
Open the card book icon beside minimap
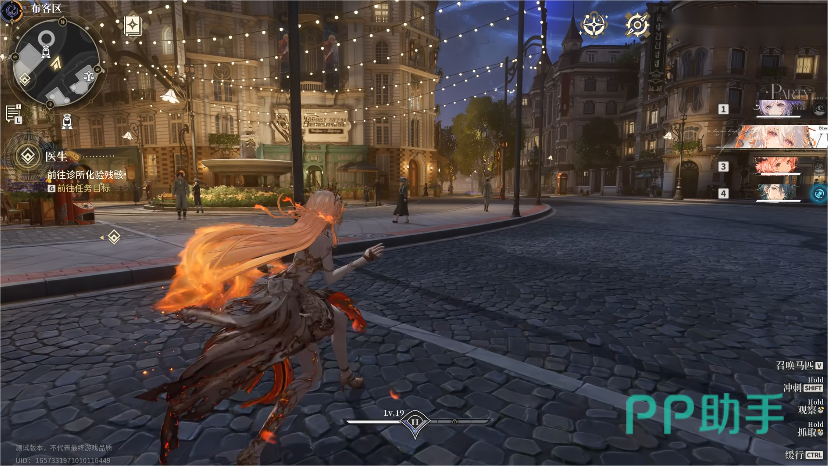tap(132, 27)
